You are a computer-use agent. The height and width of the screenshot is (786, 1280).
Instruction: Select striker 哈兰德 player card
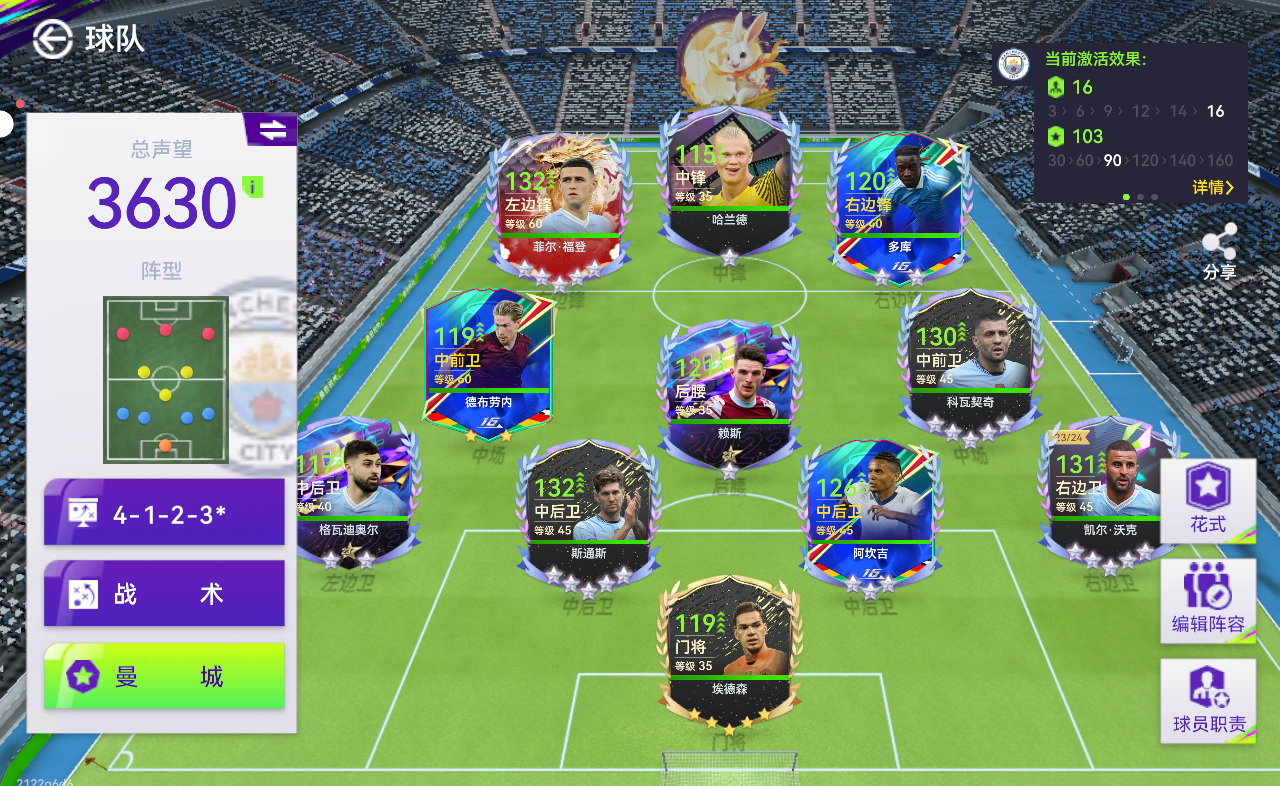coord(729,180)
